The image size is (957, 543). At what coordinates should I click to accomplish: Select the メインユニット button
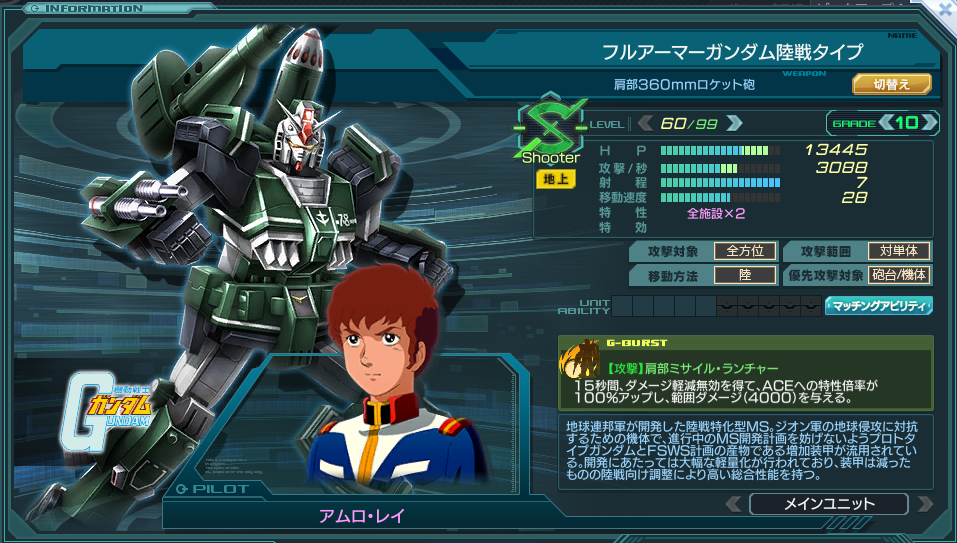click(x=828, y=504)
